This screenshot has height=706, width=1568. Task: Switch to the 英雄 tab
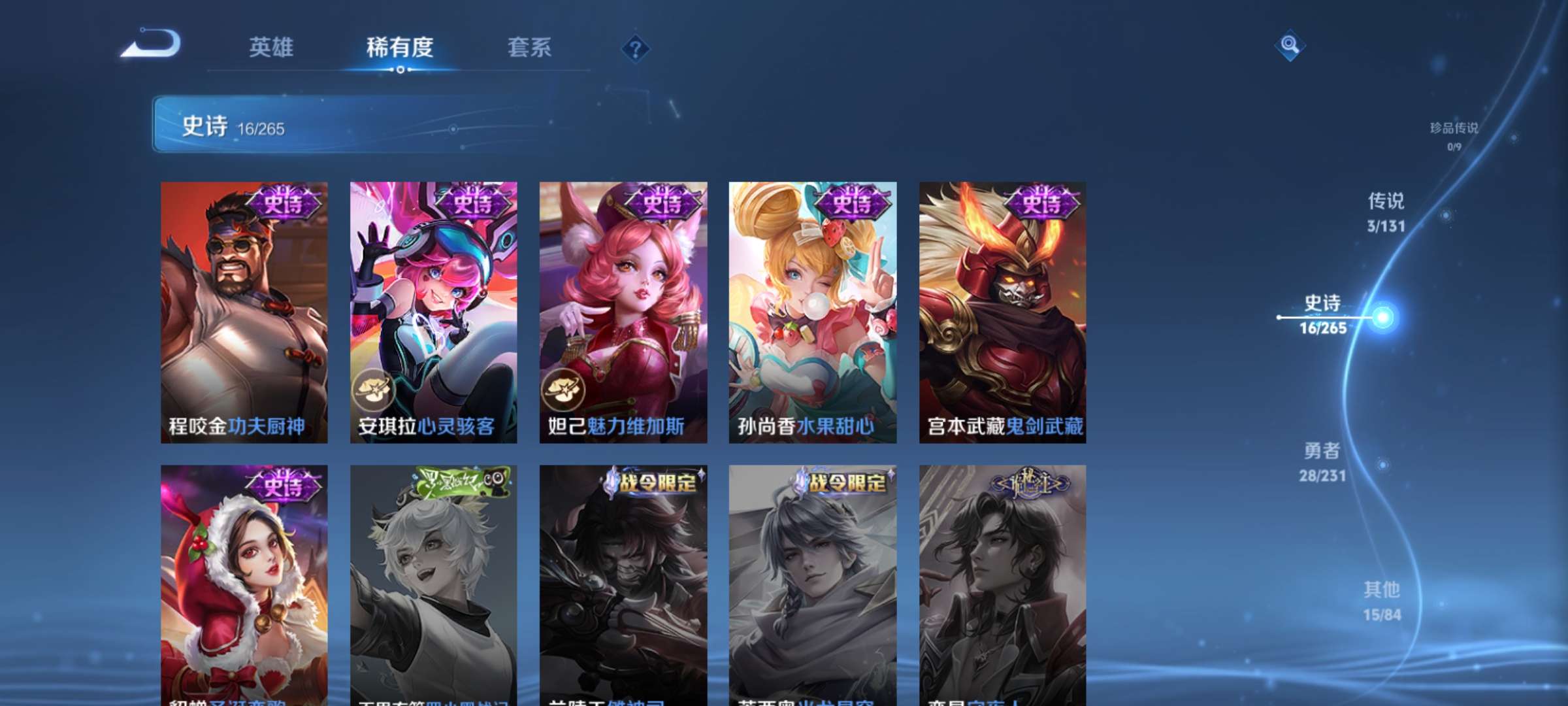click(x=272, y=47)
